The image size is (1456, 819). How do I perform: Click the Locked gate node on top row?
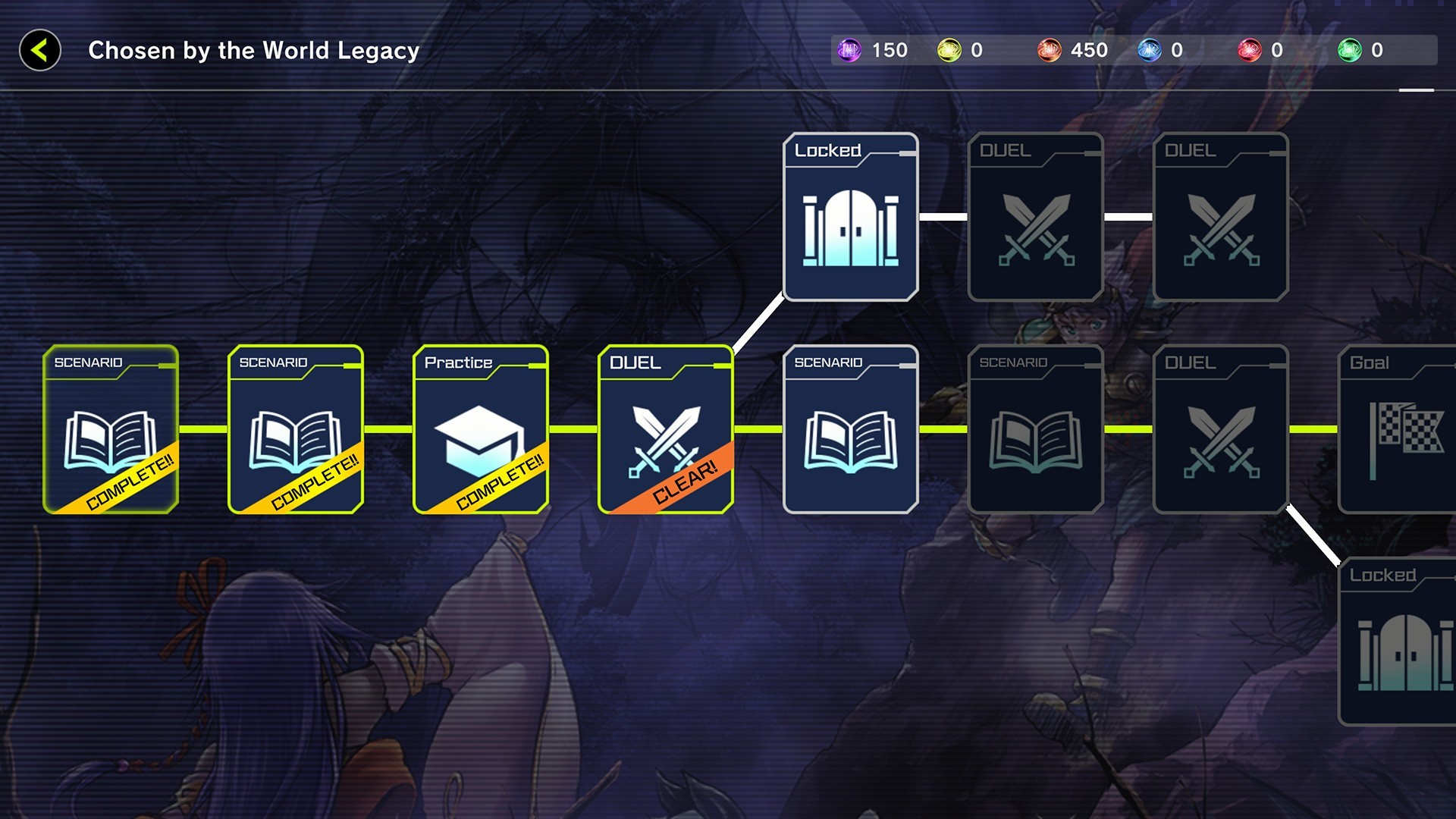tap(850, 218)
